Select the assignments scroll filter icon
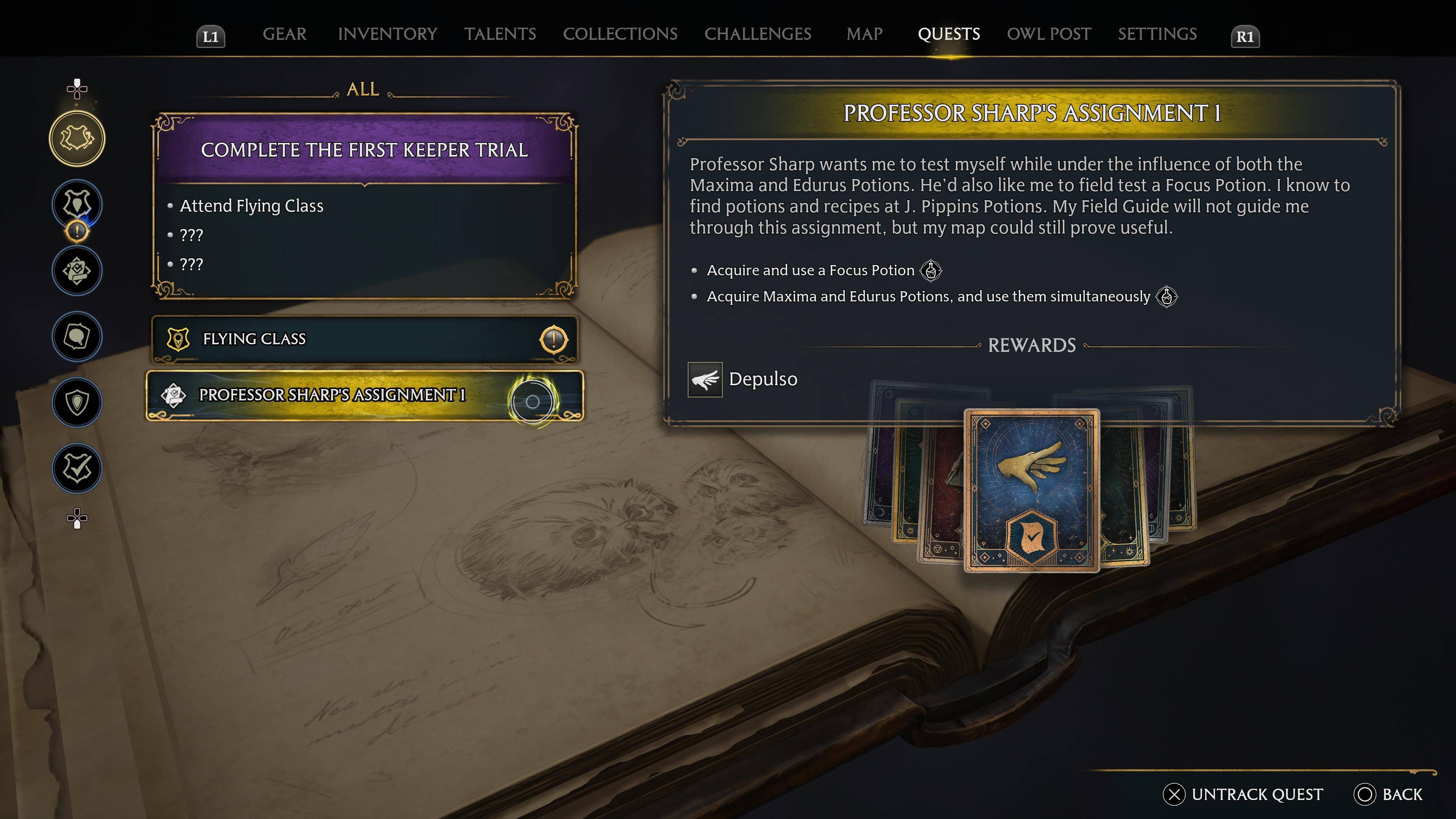 (x=77, y=271)
